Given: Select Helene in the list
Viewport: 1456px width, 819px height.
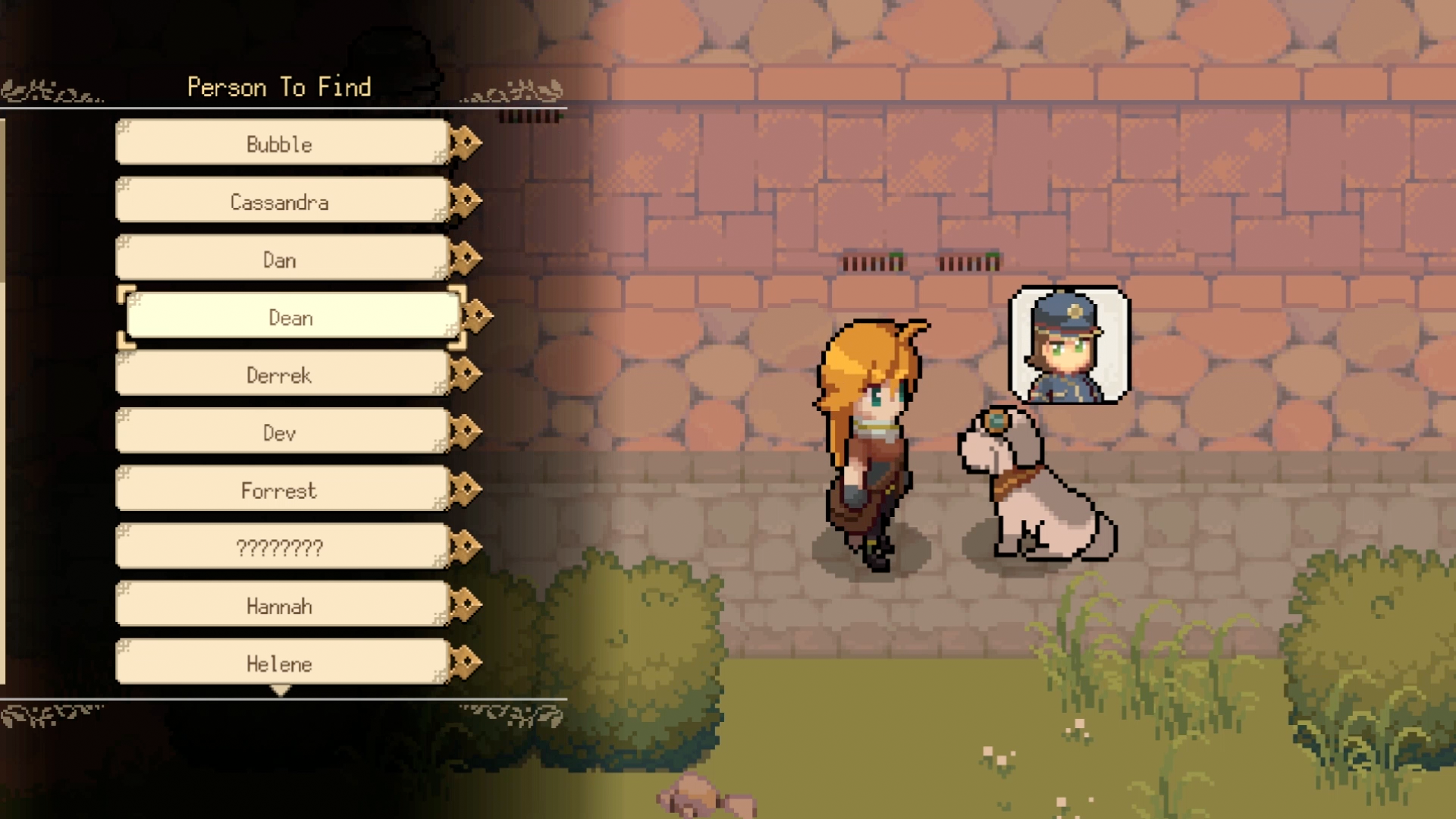Looking at the screenshot, I should [281, 663].
